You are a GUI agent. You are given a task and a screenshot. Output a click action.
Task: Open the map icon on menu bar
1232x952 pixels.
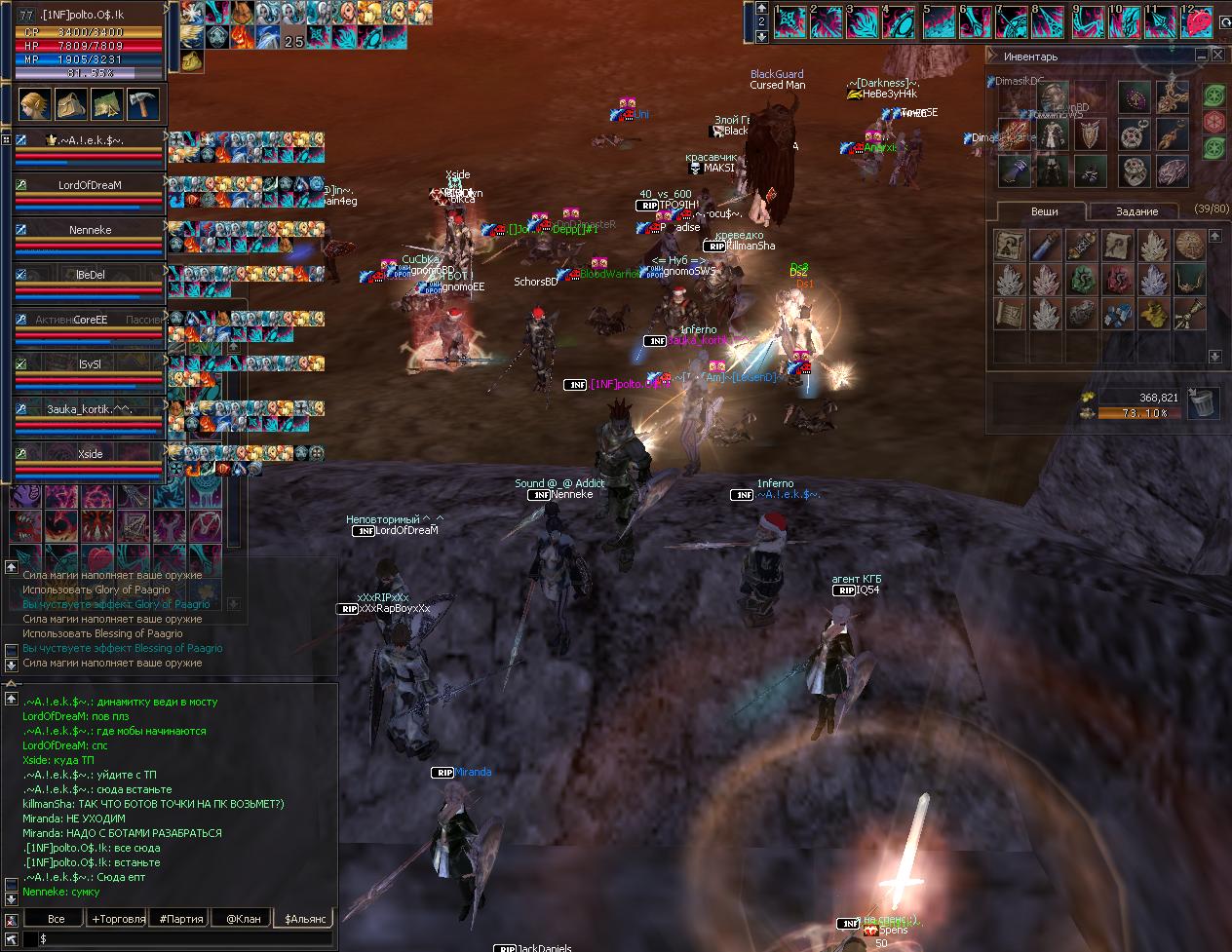click(x=105, y=102)
